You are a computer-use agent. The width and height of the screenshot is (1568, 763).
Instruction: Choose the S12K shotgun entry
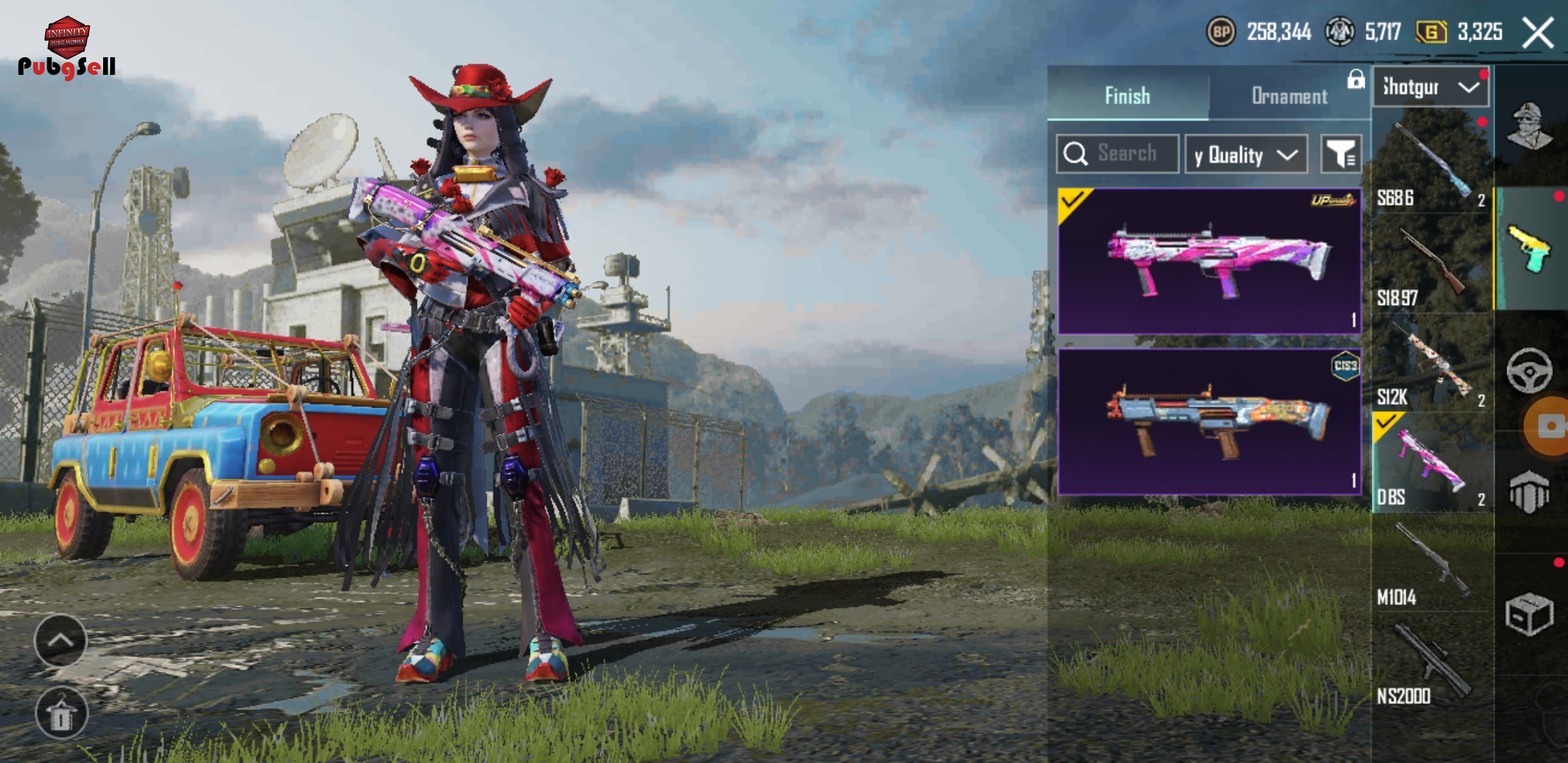[1432, 364]
